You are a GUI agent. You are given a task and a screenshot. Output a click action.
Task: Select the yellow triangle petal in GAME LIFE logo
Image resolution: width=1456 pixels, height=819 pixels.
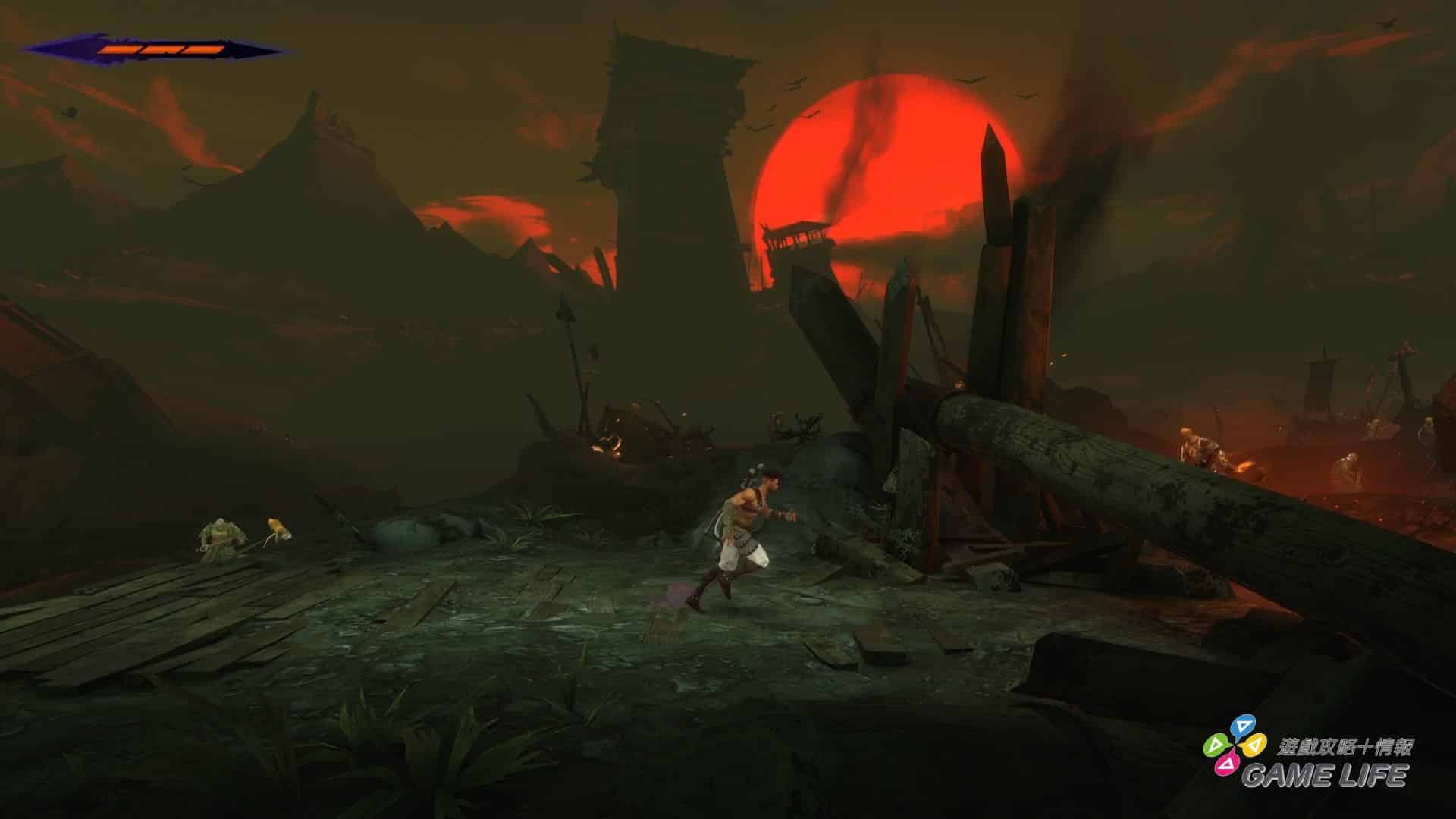[x=1254, y=745]
